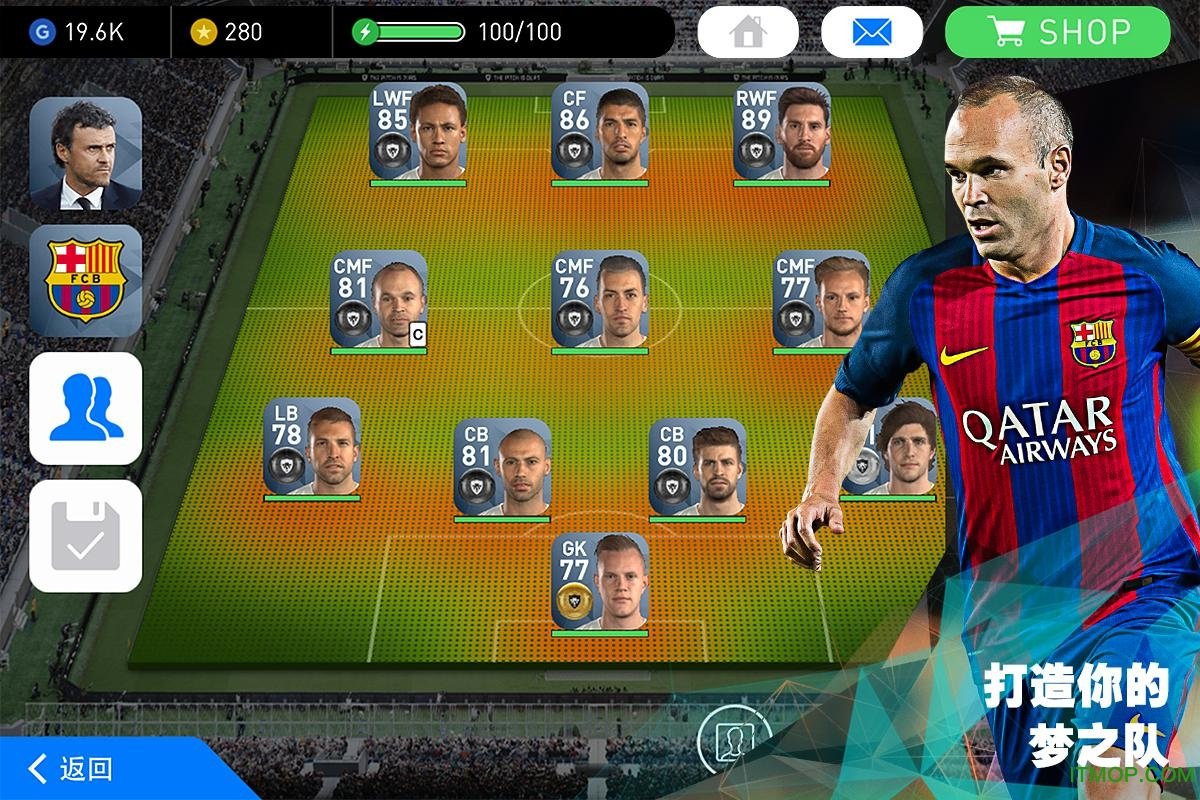
Task: Select the CMF 77 midfielder card
Action: point(820,299)
